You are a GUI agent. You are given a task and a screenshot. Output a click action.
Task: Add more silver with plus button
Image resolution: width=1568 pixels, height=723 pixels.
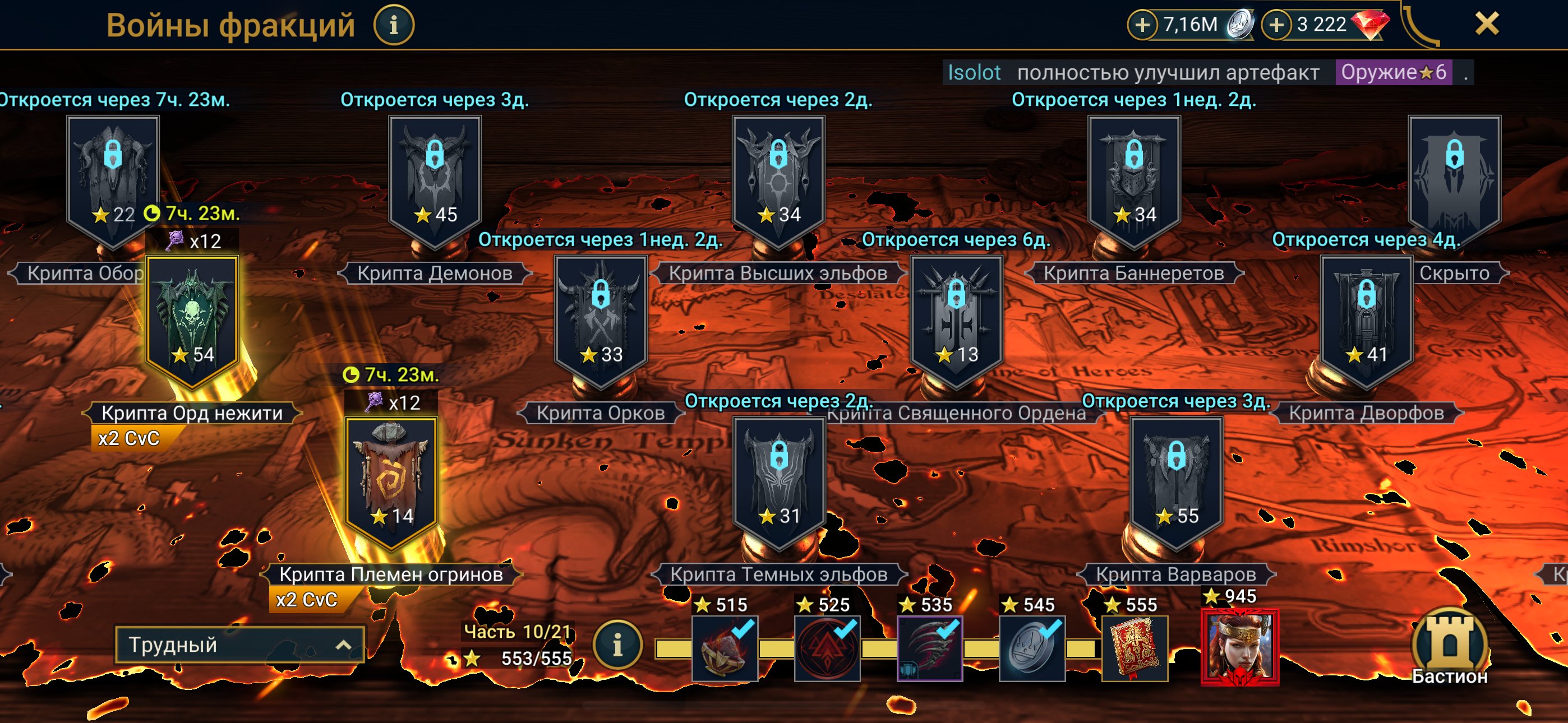(1142, 25)
